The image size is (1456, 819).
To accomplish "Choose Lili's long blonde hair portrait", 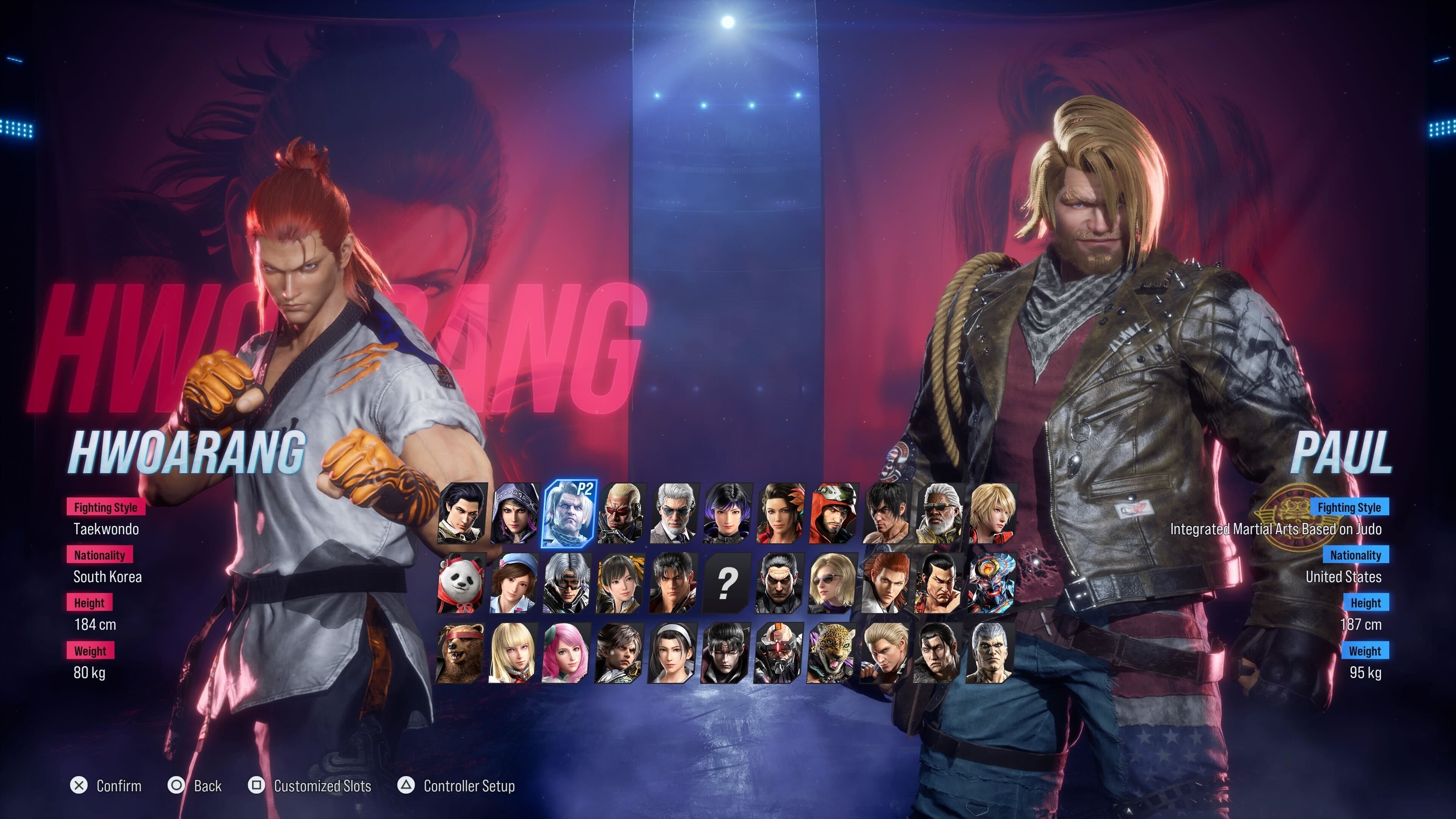I will 514,654.
